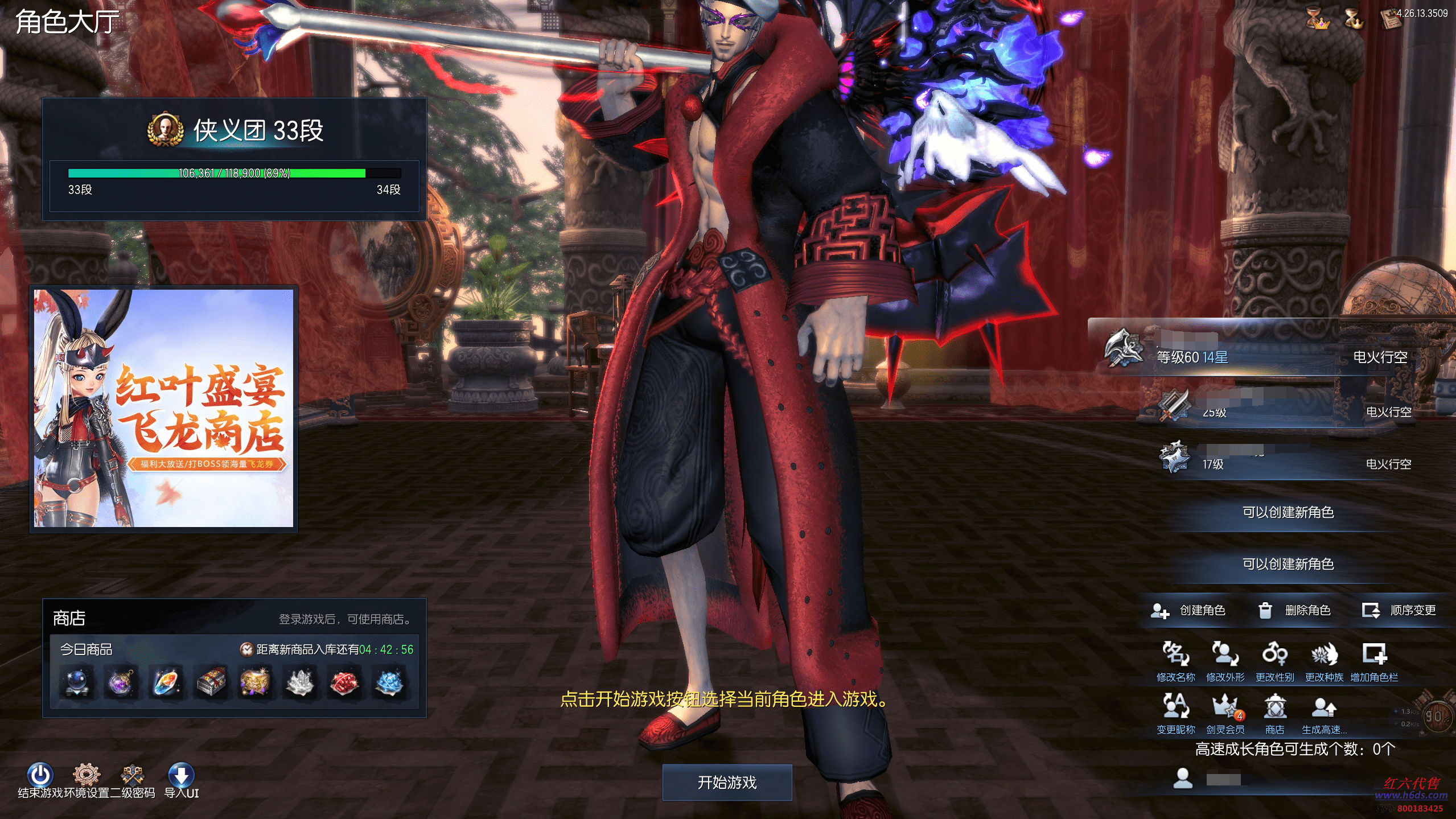Click 结束游戏 power icon
This screenshot has height=819, width=1456.
[x=40, y=775]
